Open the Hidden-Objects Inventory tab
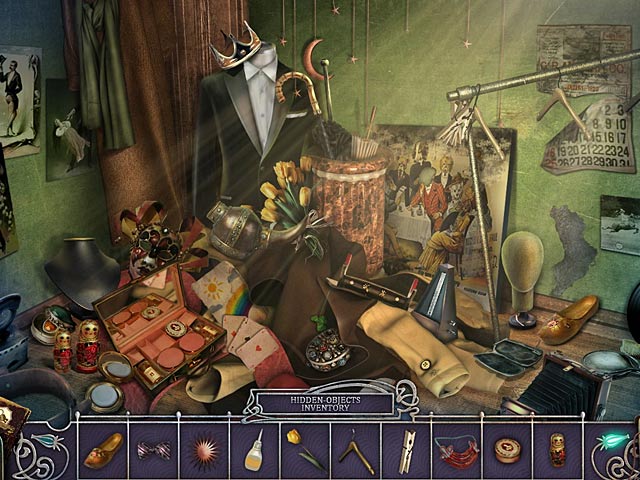 [320, 404]
